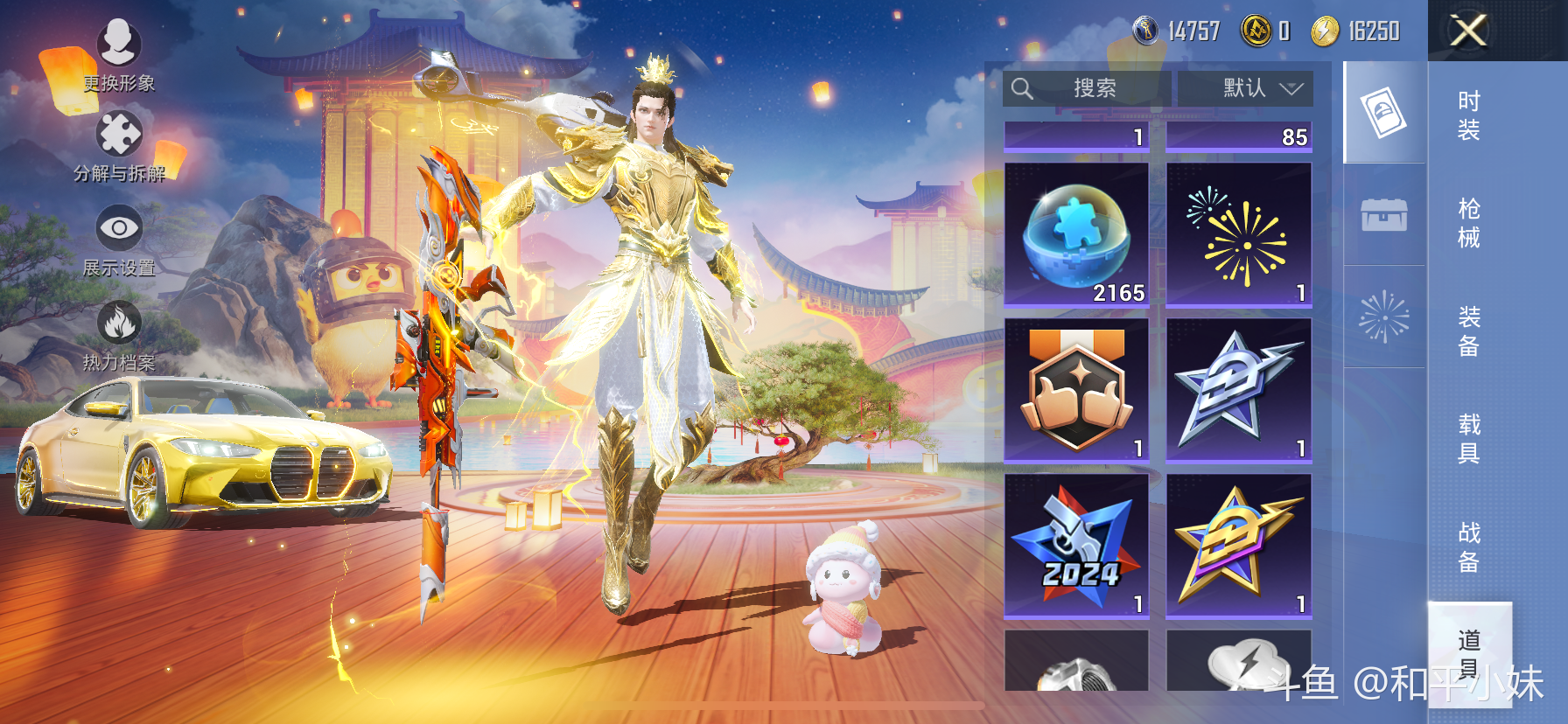Select the yellow fireworks item
The image size is (1568, 724).
[x=1238, y=234]
